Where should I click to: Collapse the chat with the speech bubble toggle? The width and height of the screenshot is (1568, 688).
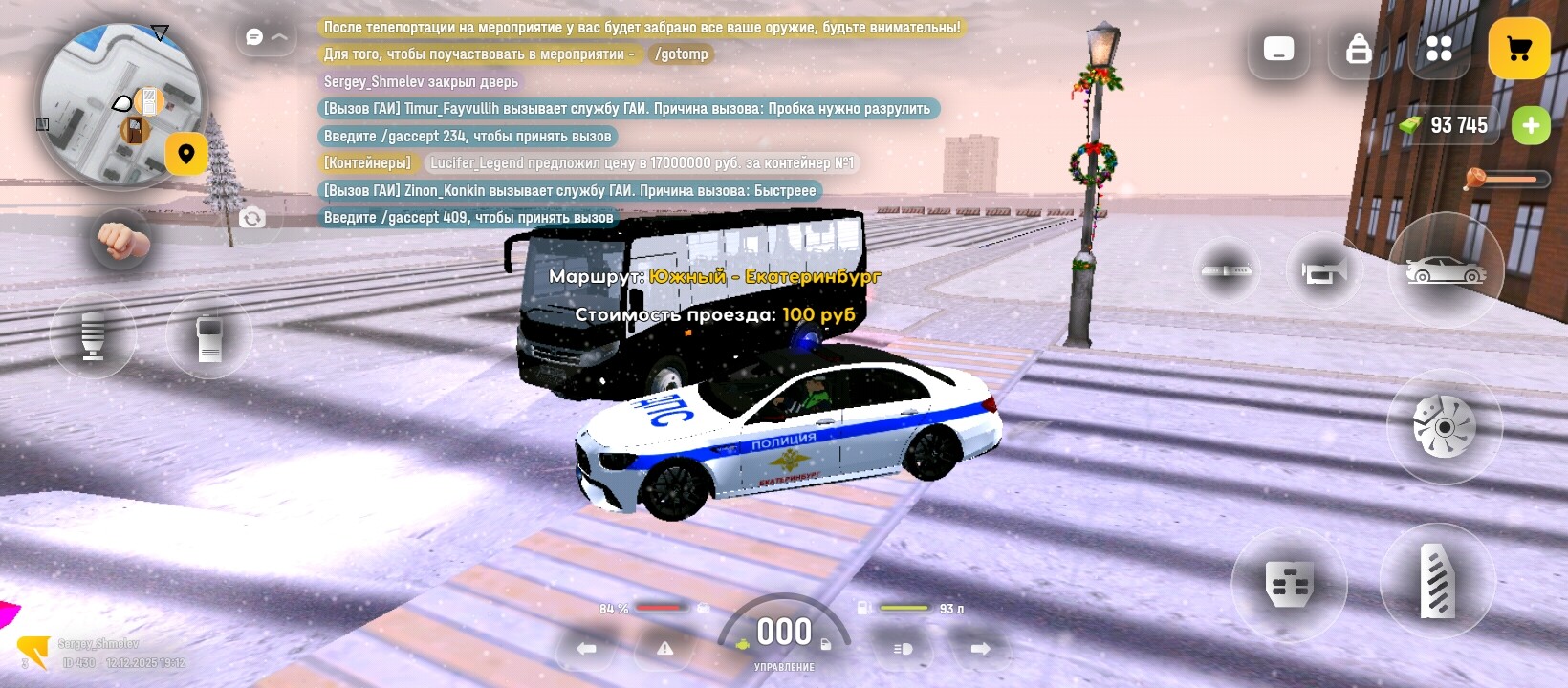pyautogui.click(x=266, y=37)
